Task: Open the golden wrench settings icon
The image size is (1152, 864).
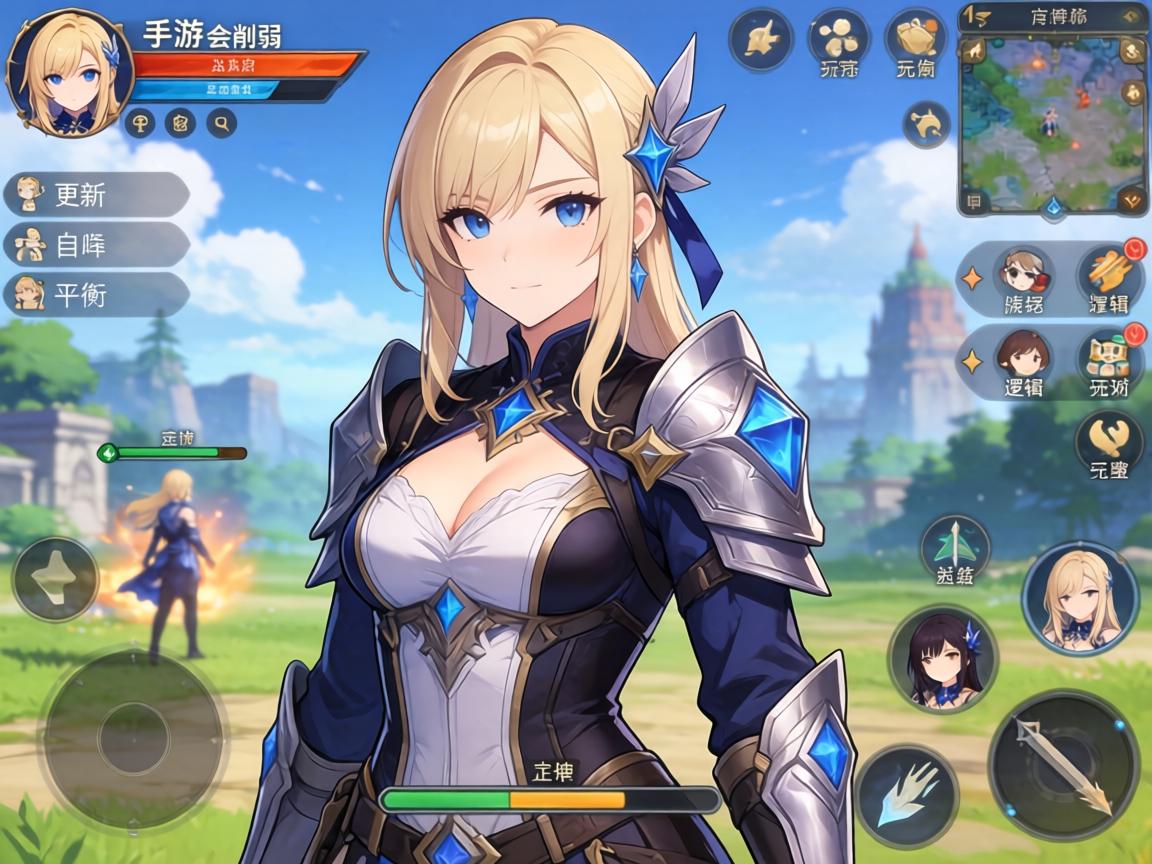Action: (x=1109, y=436)
